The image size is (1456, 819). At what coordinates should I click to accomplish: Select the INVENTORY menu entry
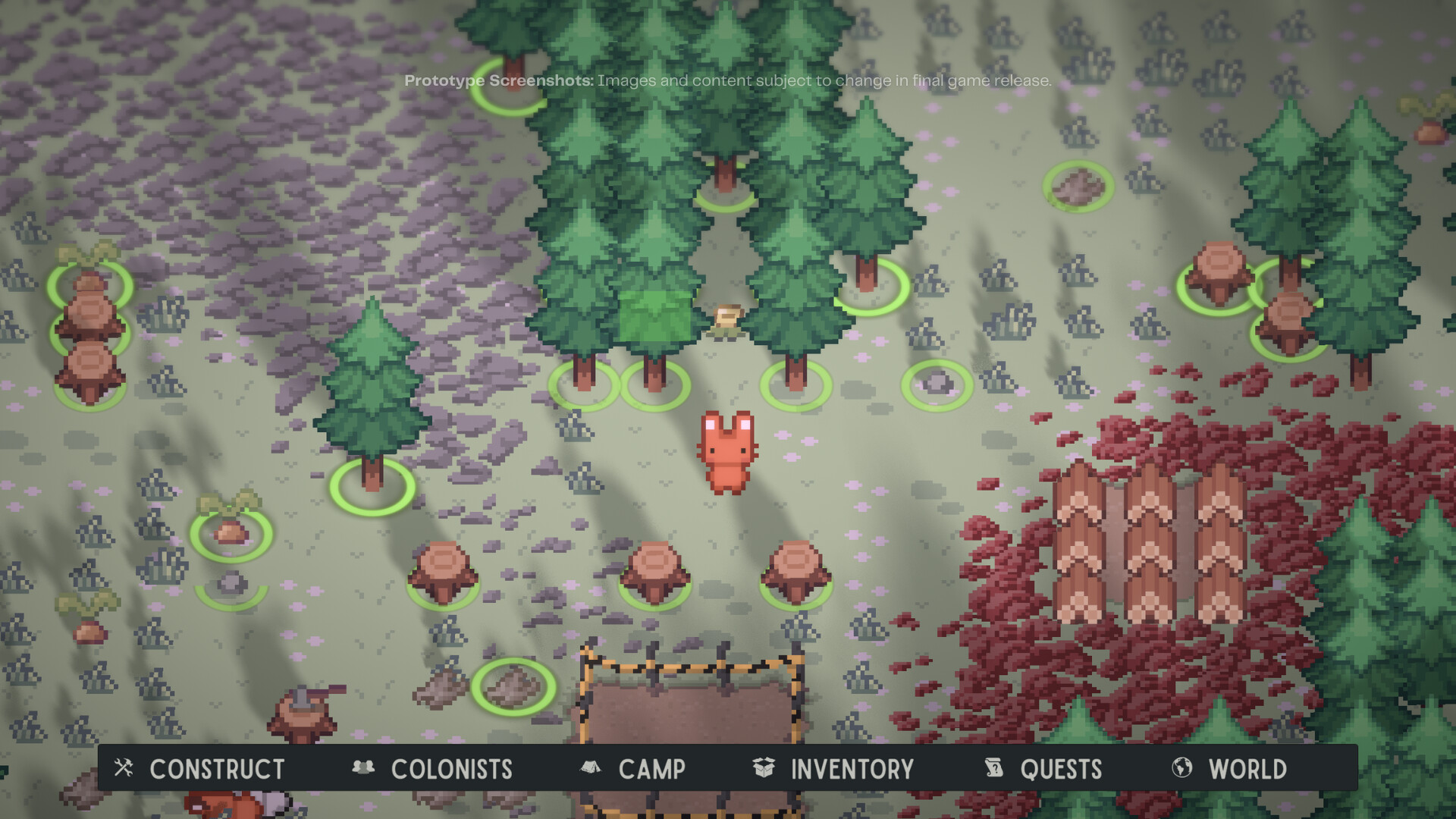point(852,769)
